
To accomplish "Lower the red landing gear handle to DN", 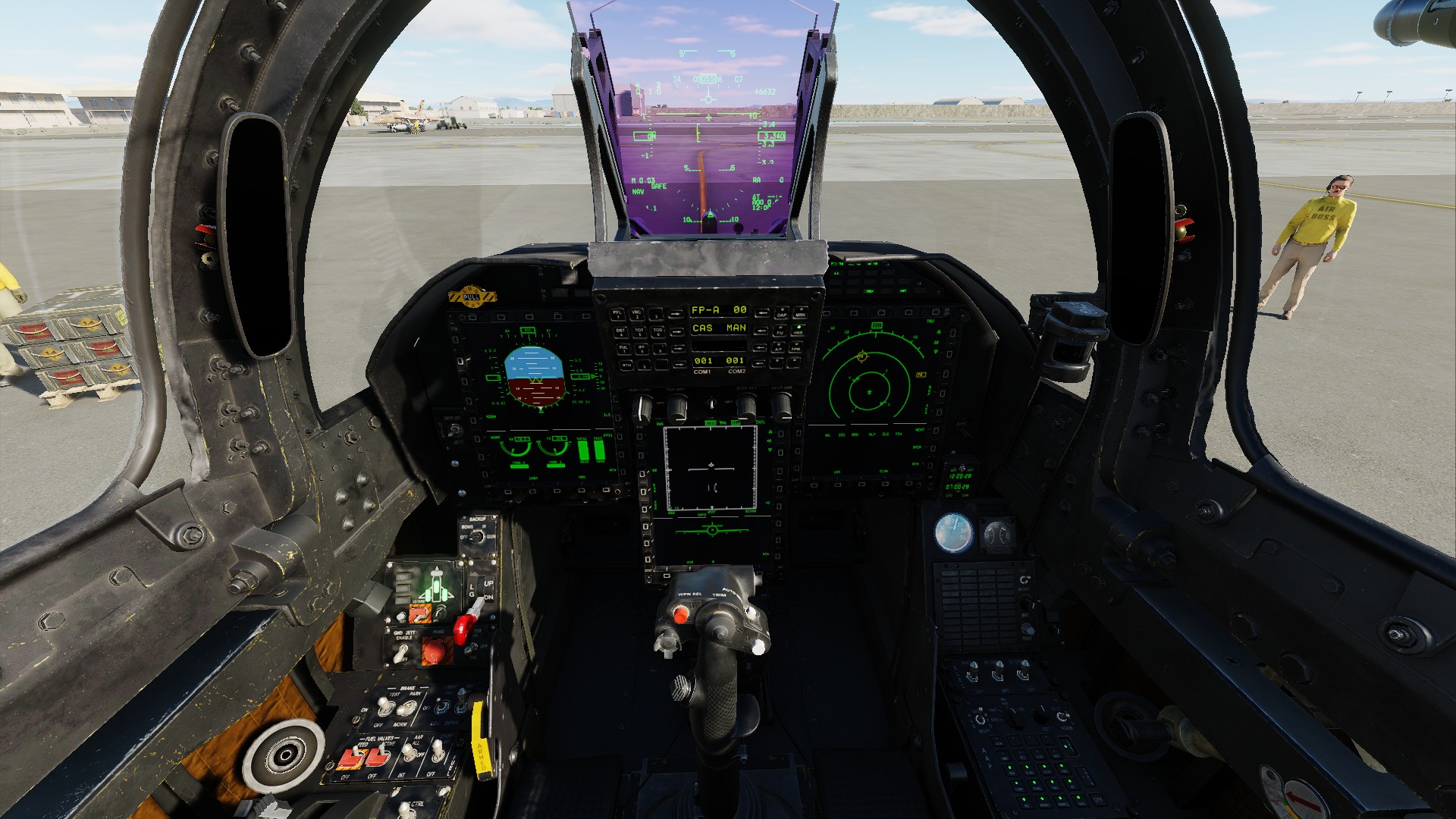I will (x=463, y=628).
